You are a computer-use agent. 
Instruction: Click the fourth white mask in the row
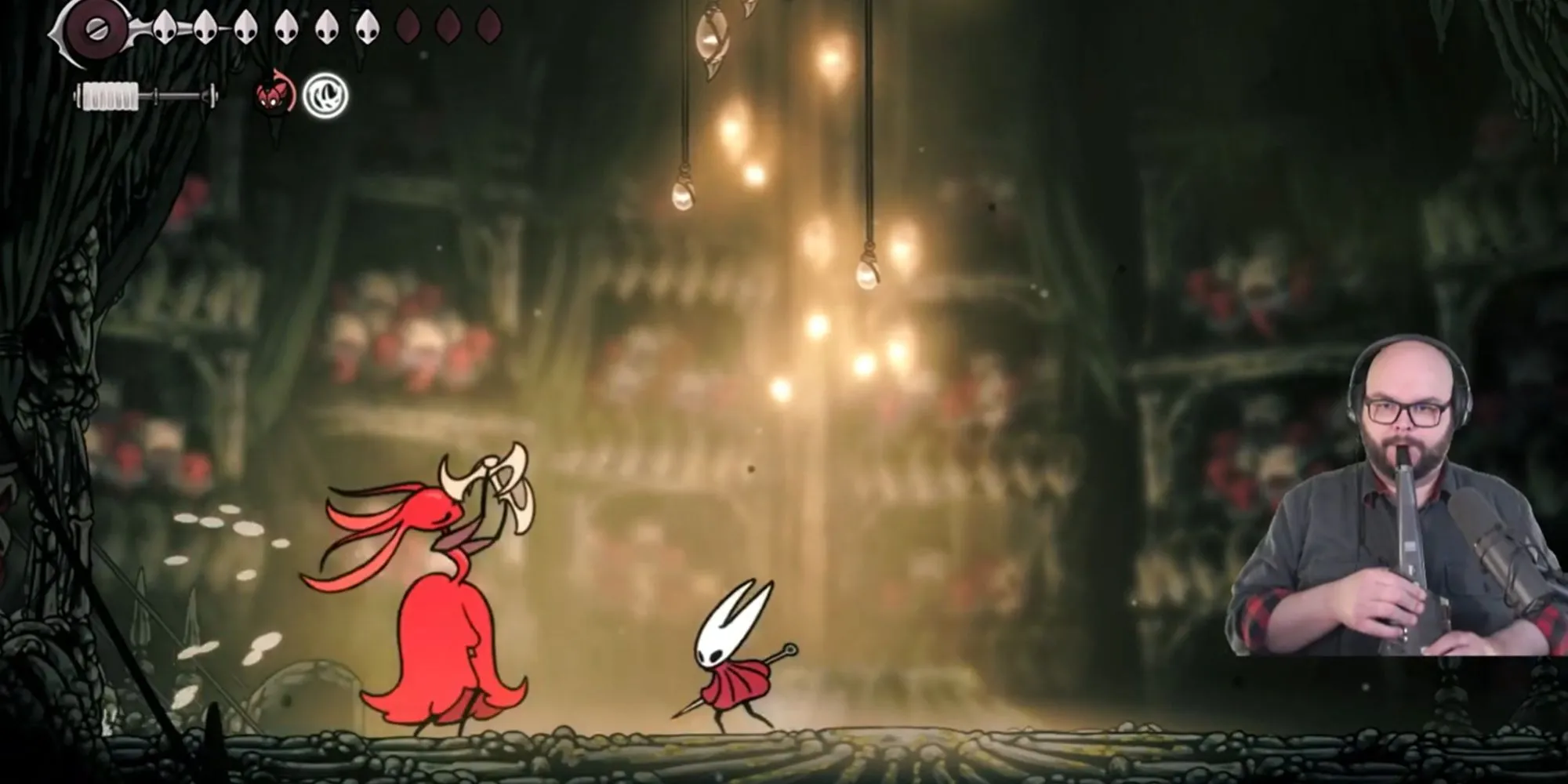pos(285,27)
